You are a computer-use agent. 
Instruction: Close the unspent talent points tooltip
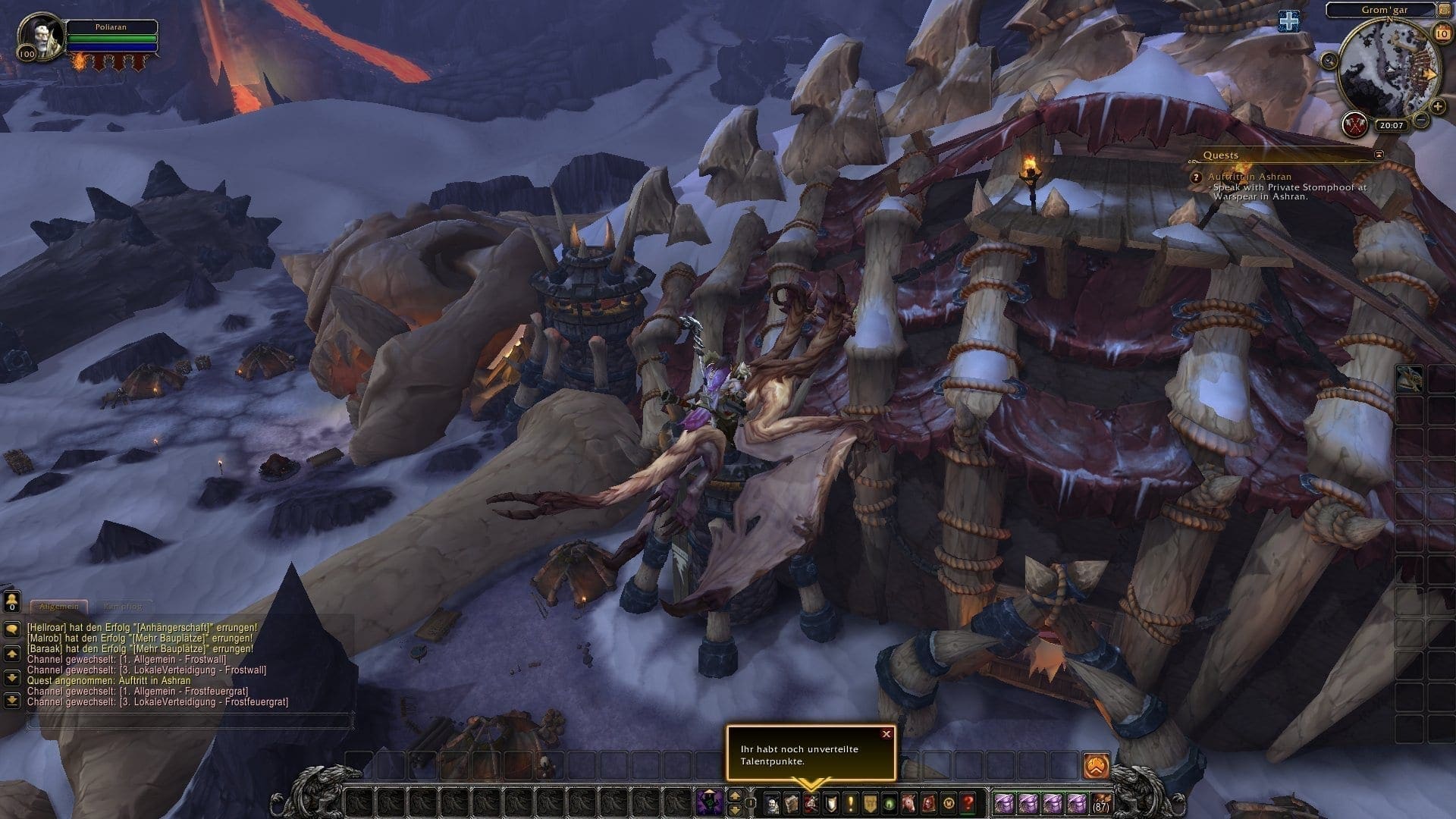pyautogui.click(x=886, y=734)
